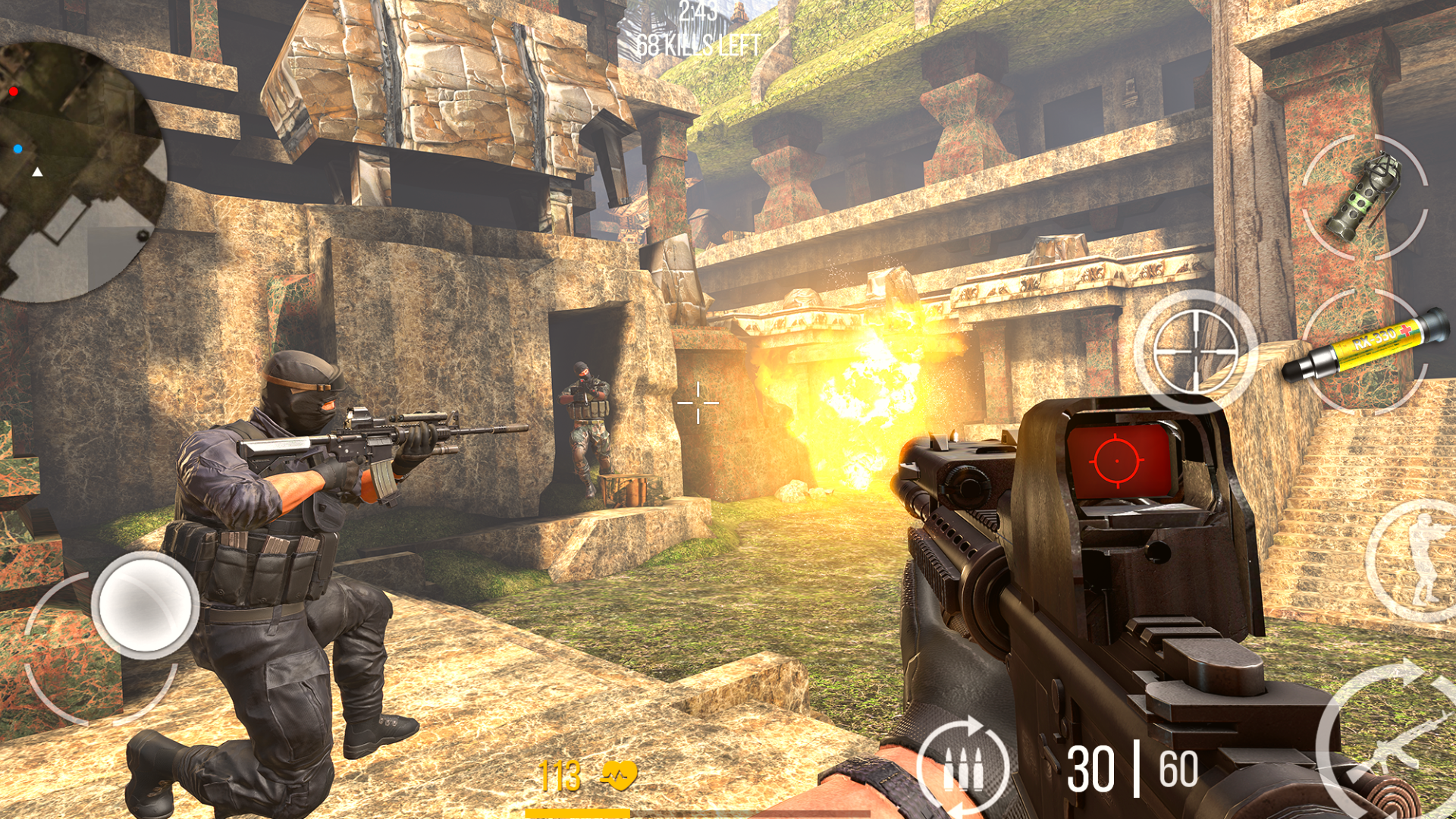Tap the virtual movement joystick
This screenshot has height=819, width=1456.
145,604
